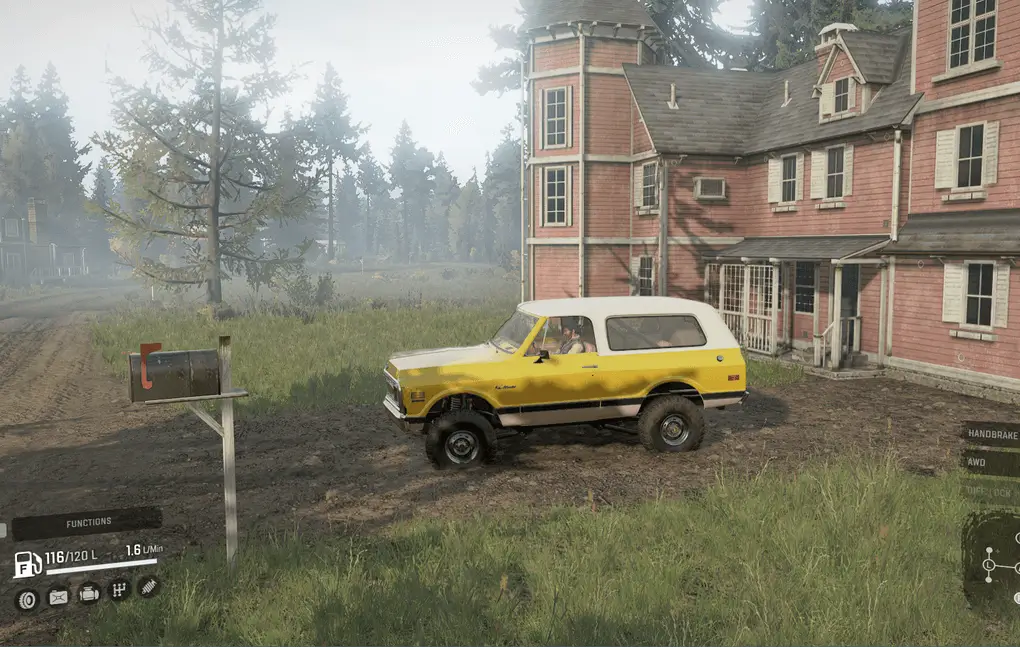Image resolution: width=1020 pixels, height=647 pixels.
Task: Open the Functions menu
Action: click(x=88, y=523)
